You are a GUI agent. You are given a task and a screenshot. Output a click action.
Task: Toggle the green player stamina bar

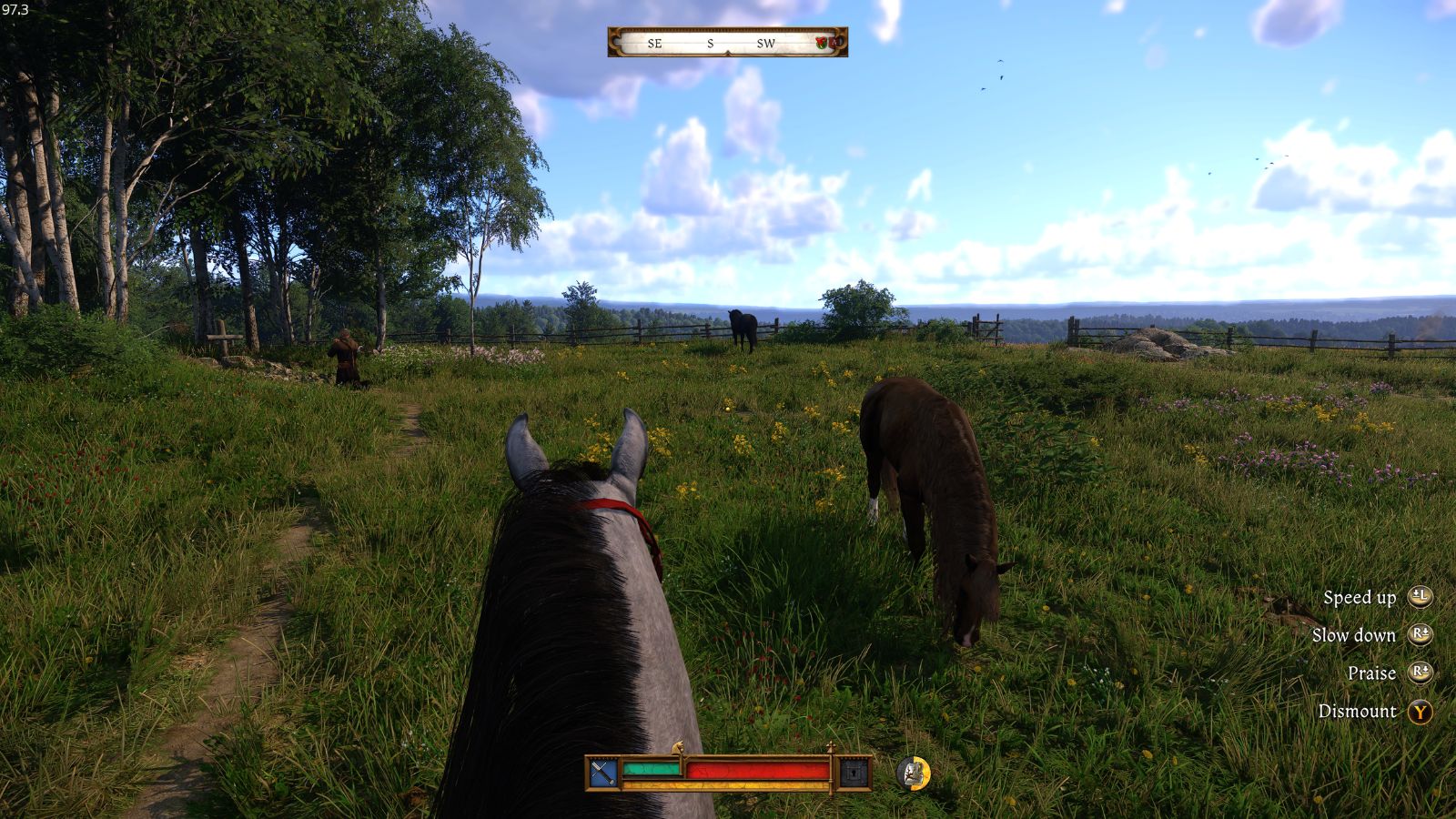(x=652, y=768)
